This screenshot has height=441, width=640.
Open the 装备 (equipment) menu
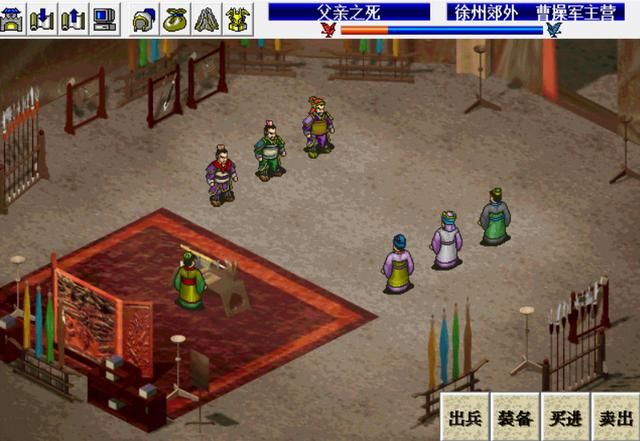tap(514, 416)
